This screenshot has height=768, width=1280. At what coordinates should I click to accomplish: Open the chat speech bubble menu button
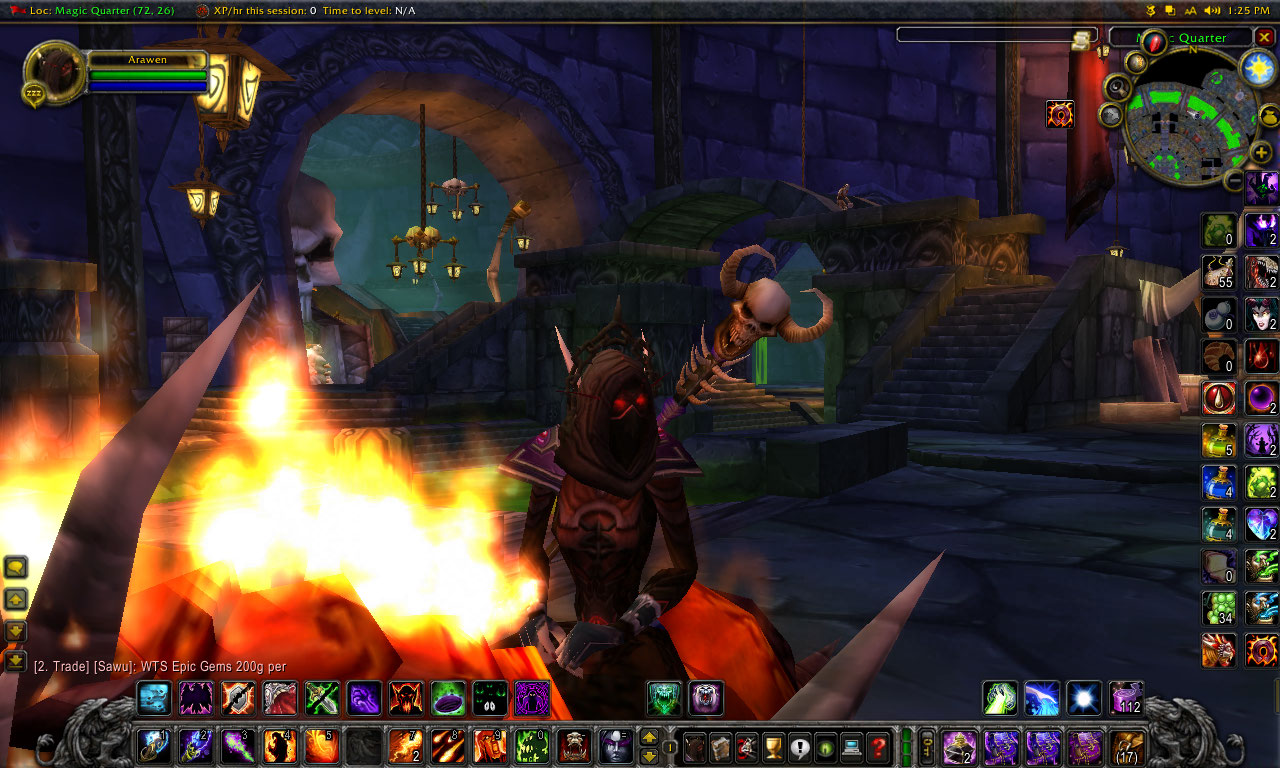pos(16,568)
